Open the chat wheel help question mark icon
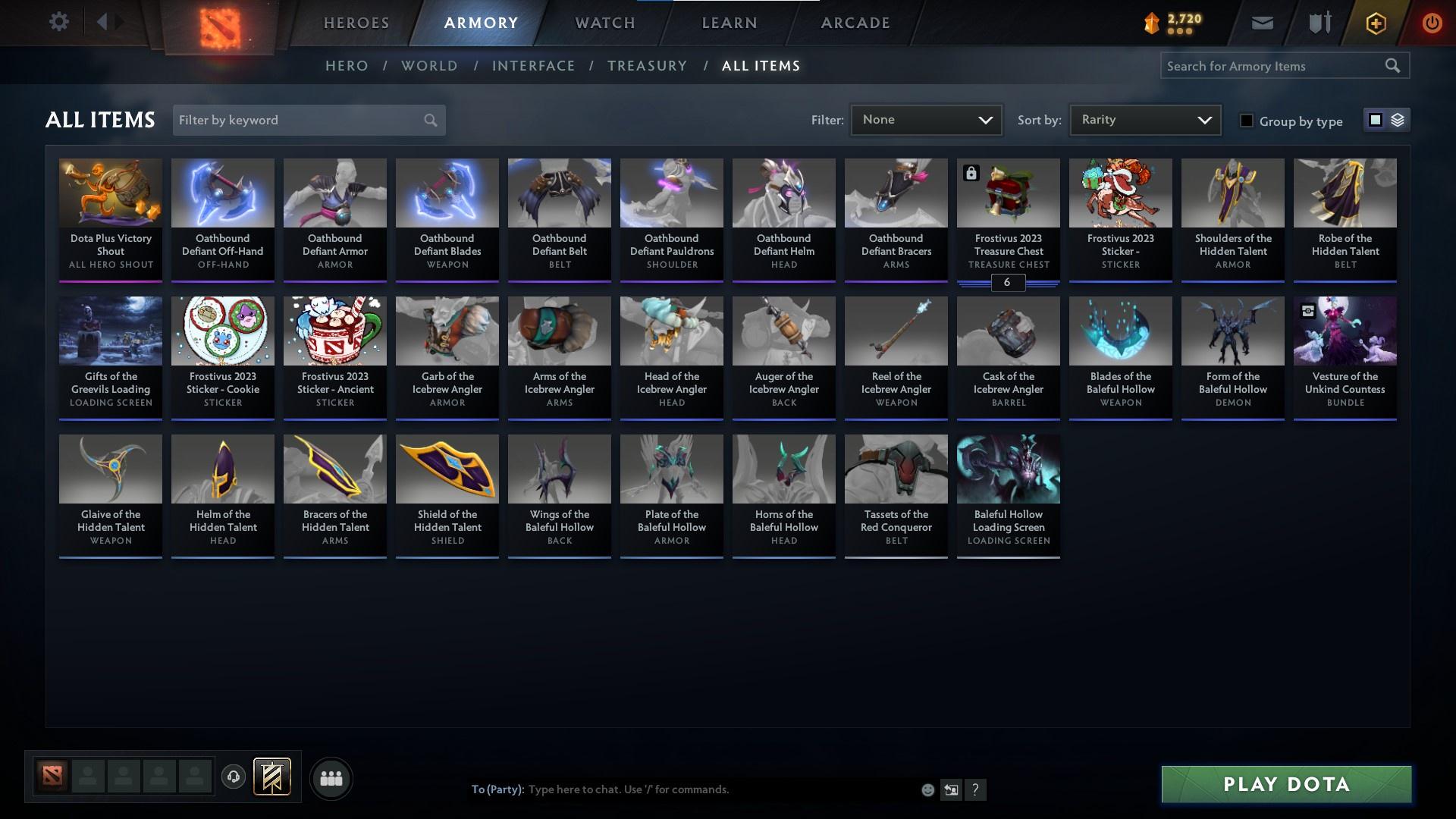The width and height of the screenshot is (1456, 819). pos(976,789)
